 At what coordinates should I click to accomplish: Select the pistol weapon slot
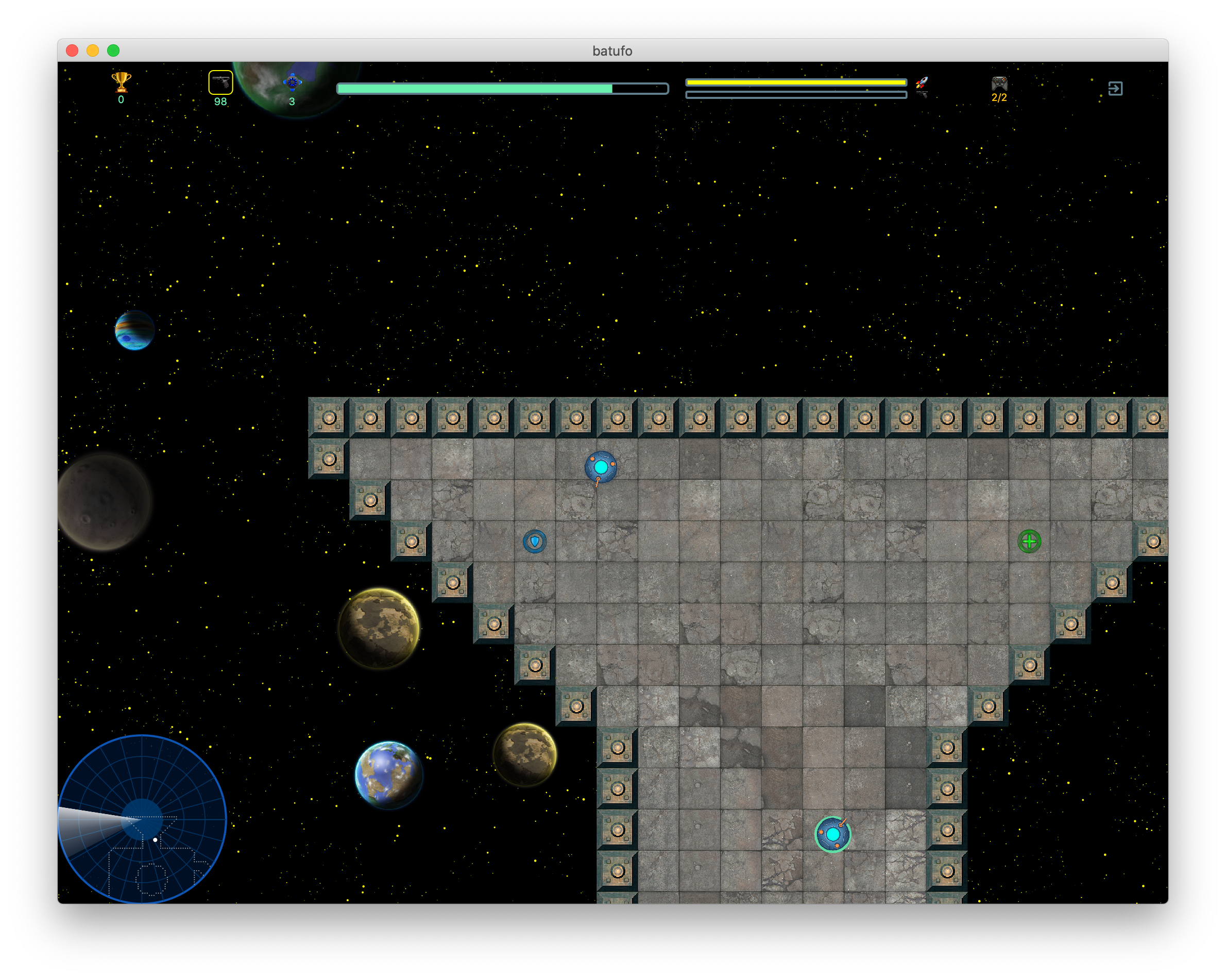point(220,82)
